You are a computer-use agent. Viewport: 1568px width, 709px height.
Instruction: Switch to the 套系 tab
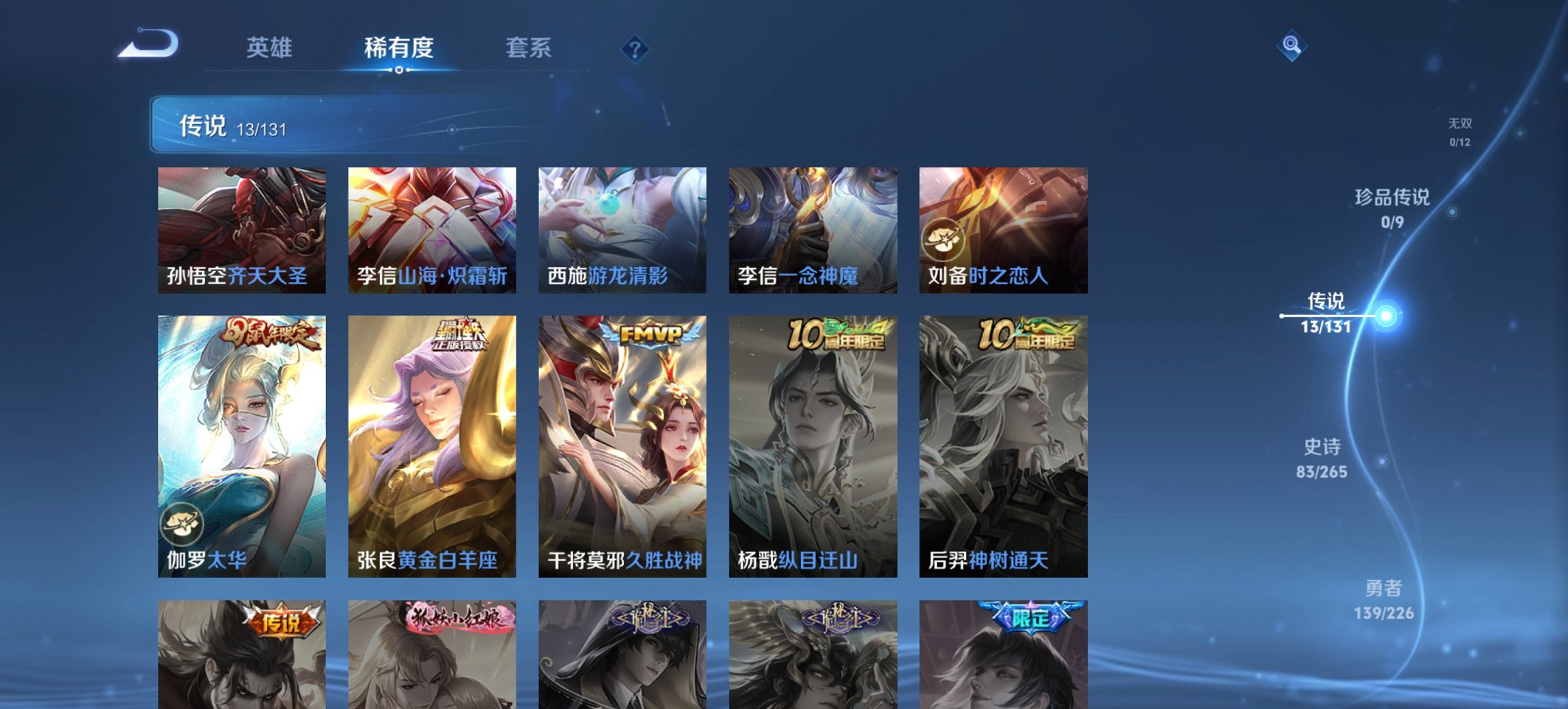(528, 48)
